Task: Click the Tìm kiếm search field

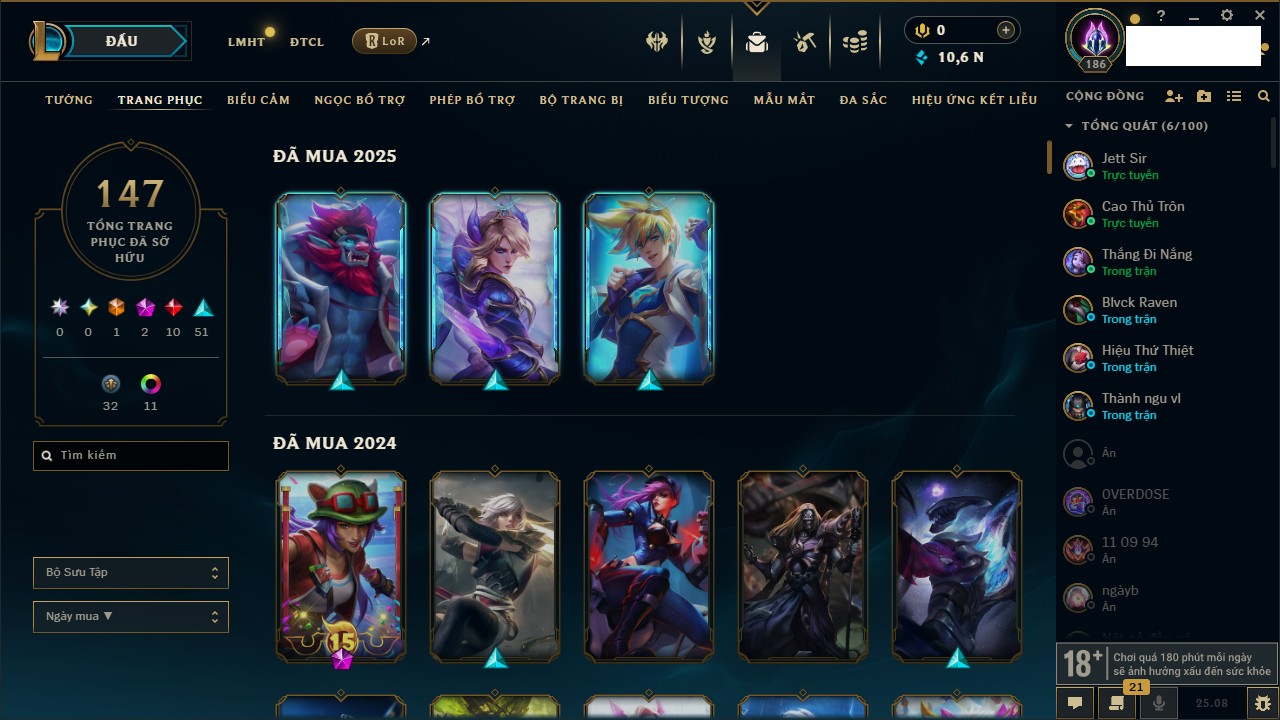Action: tap(131, 456)
